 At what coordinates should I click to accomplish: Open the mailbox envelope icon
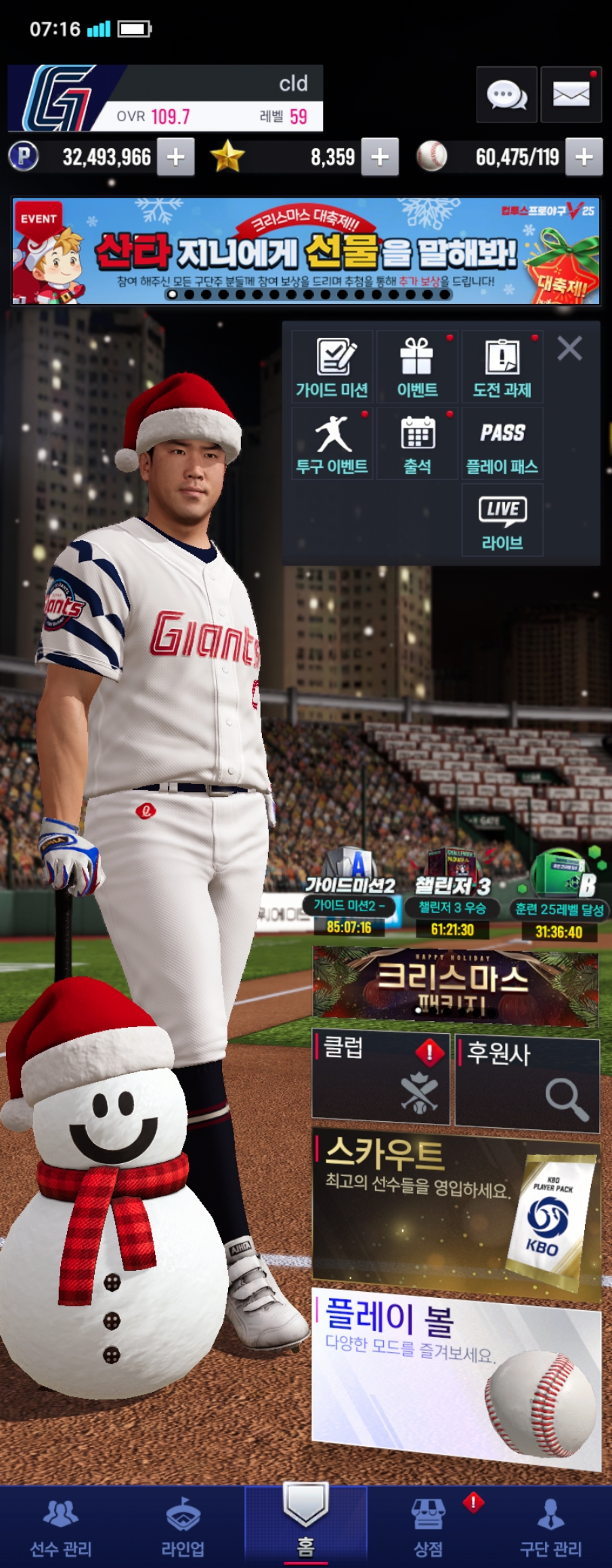point(571,95)
